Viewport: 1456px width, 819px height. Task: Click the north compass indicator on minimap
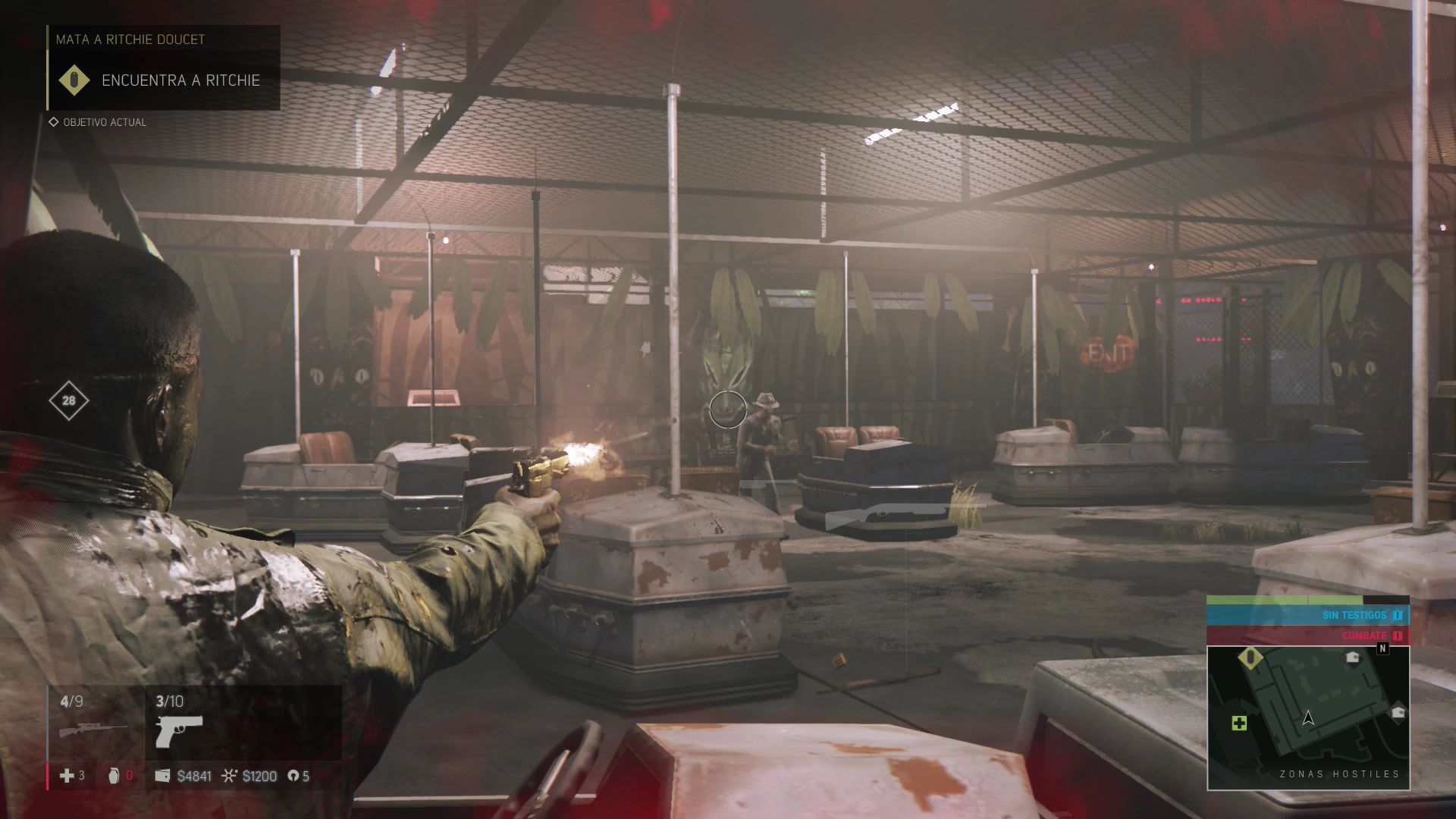1382,649
